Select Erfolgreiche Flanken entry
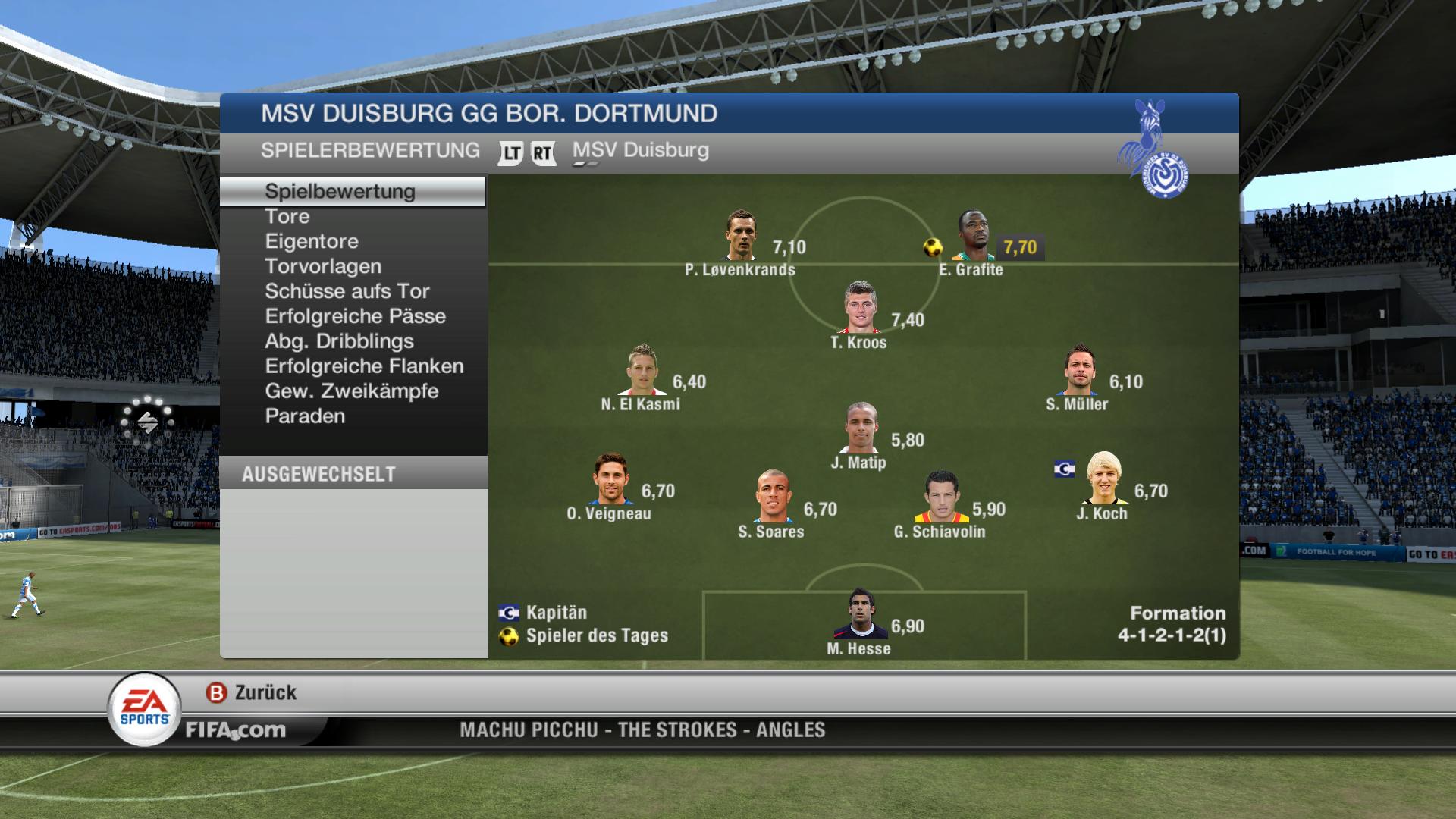This screenshot has height=819, width=1456. (x=364, y=366)
